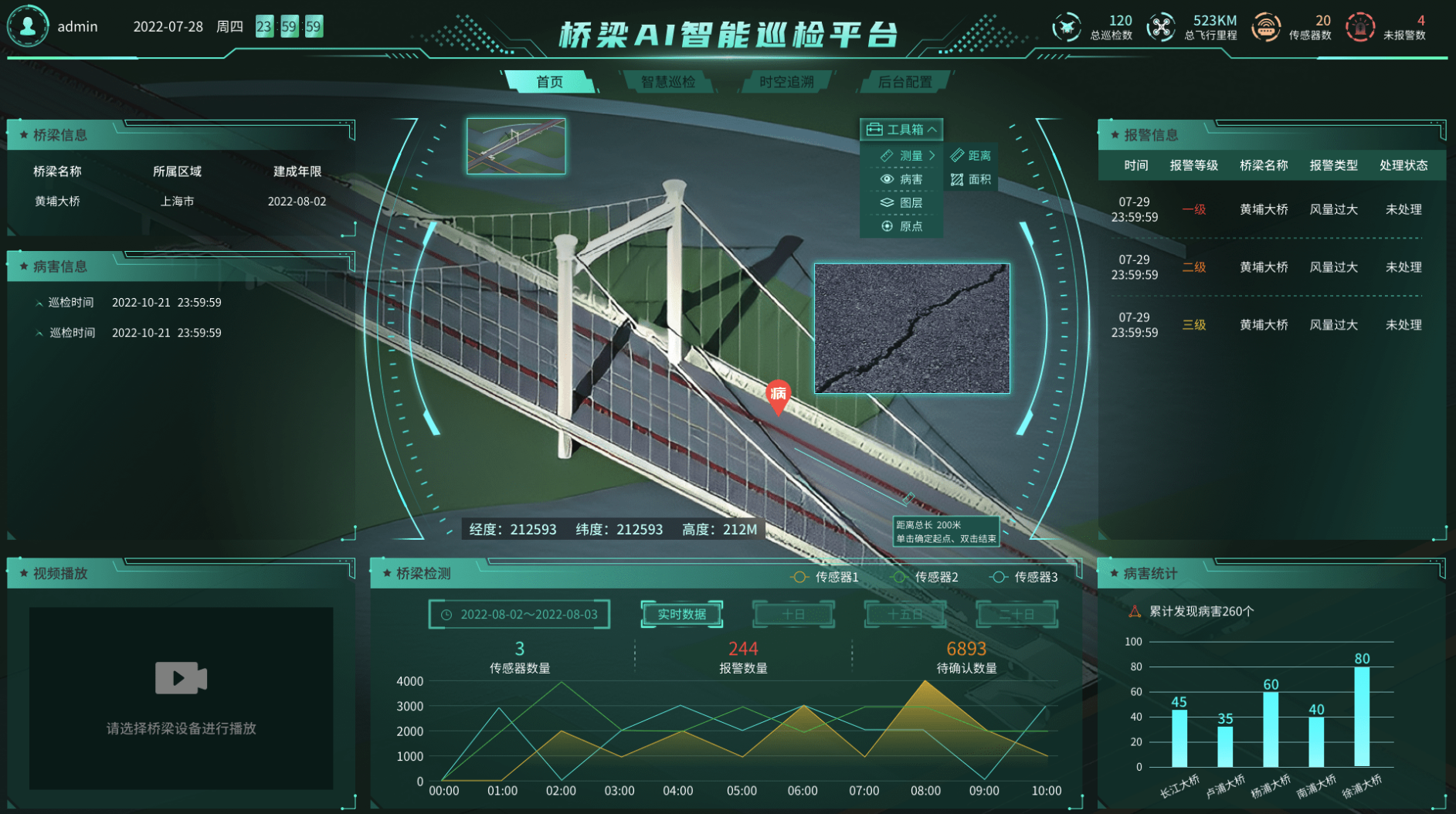Expand the 测量 submenu arrow
The width and height of the screenshot is (1456, 814).
coord(932,154)
